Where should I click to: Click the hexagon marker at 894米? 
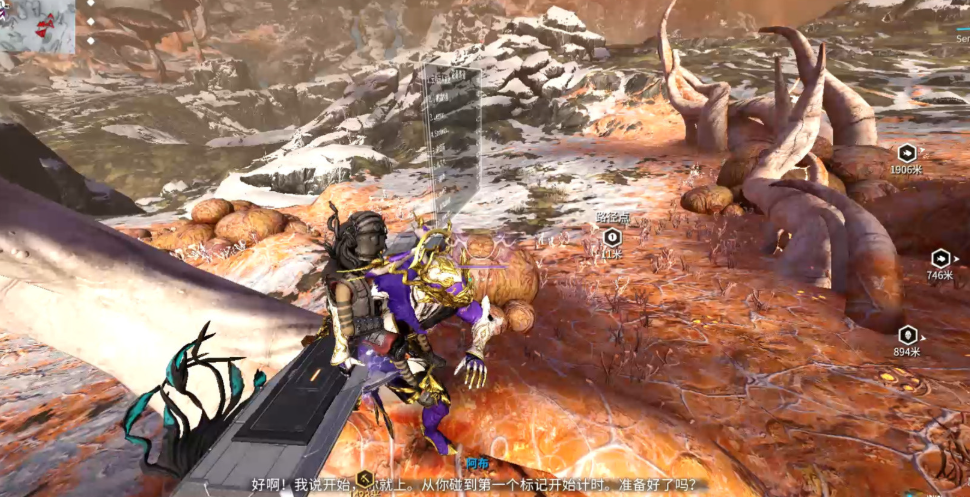coord(907,336)
